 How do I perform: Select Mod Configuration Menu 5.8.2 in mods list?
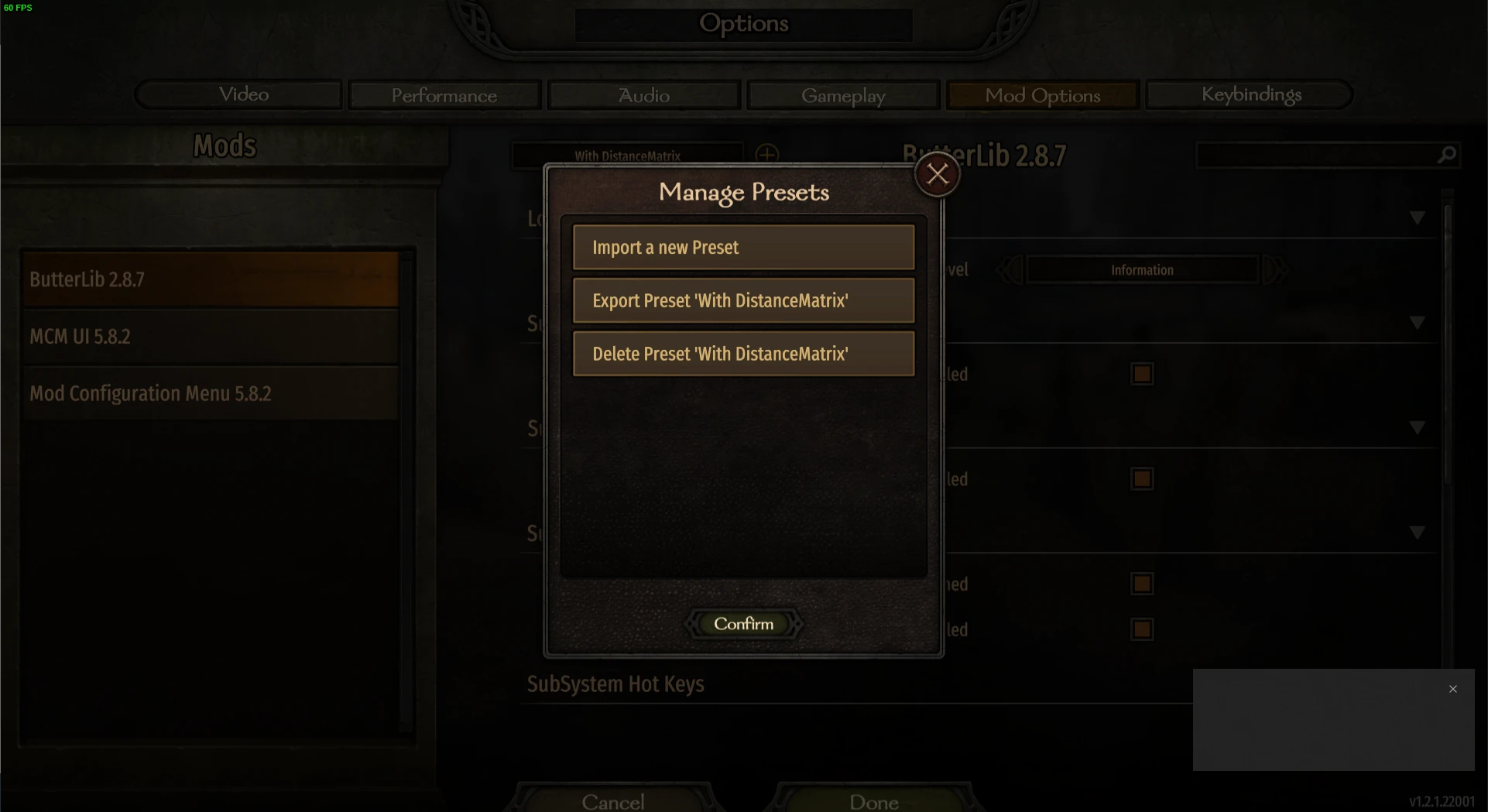tap(150, 393)
